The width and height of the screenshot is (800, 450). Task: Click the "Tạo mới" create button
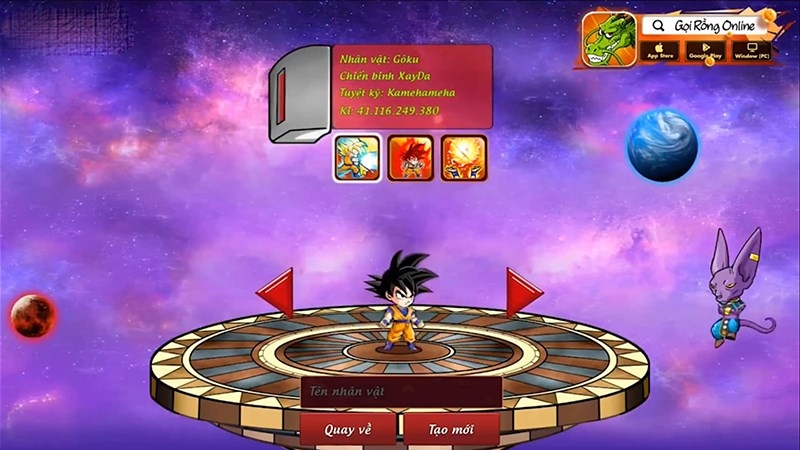(x=451, y=429)
